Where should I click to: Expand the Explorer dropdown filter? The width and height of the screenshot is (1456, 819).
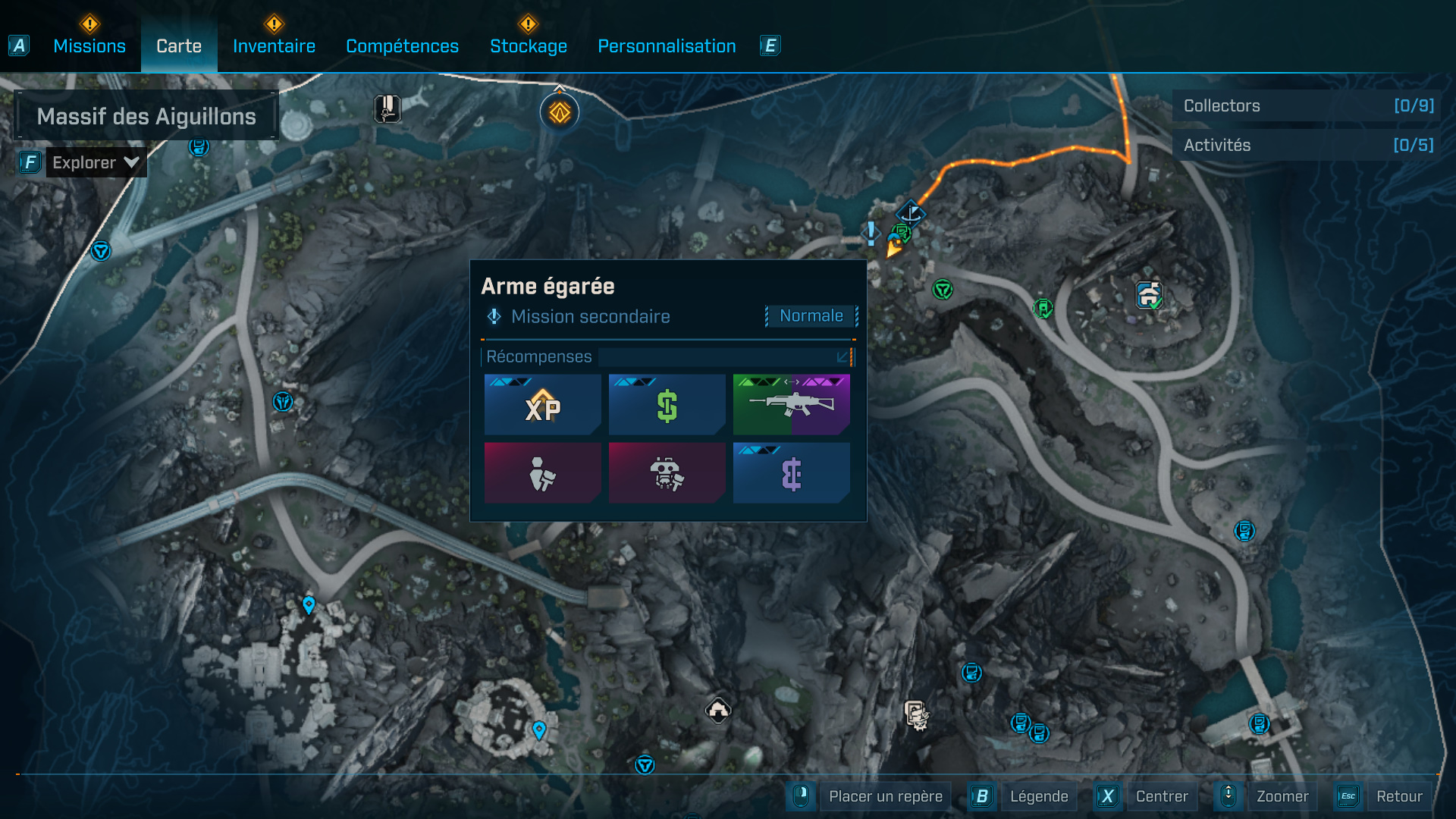pyautogui.click(x=96, y=162)
